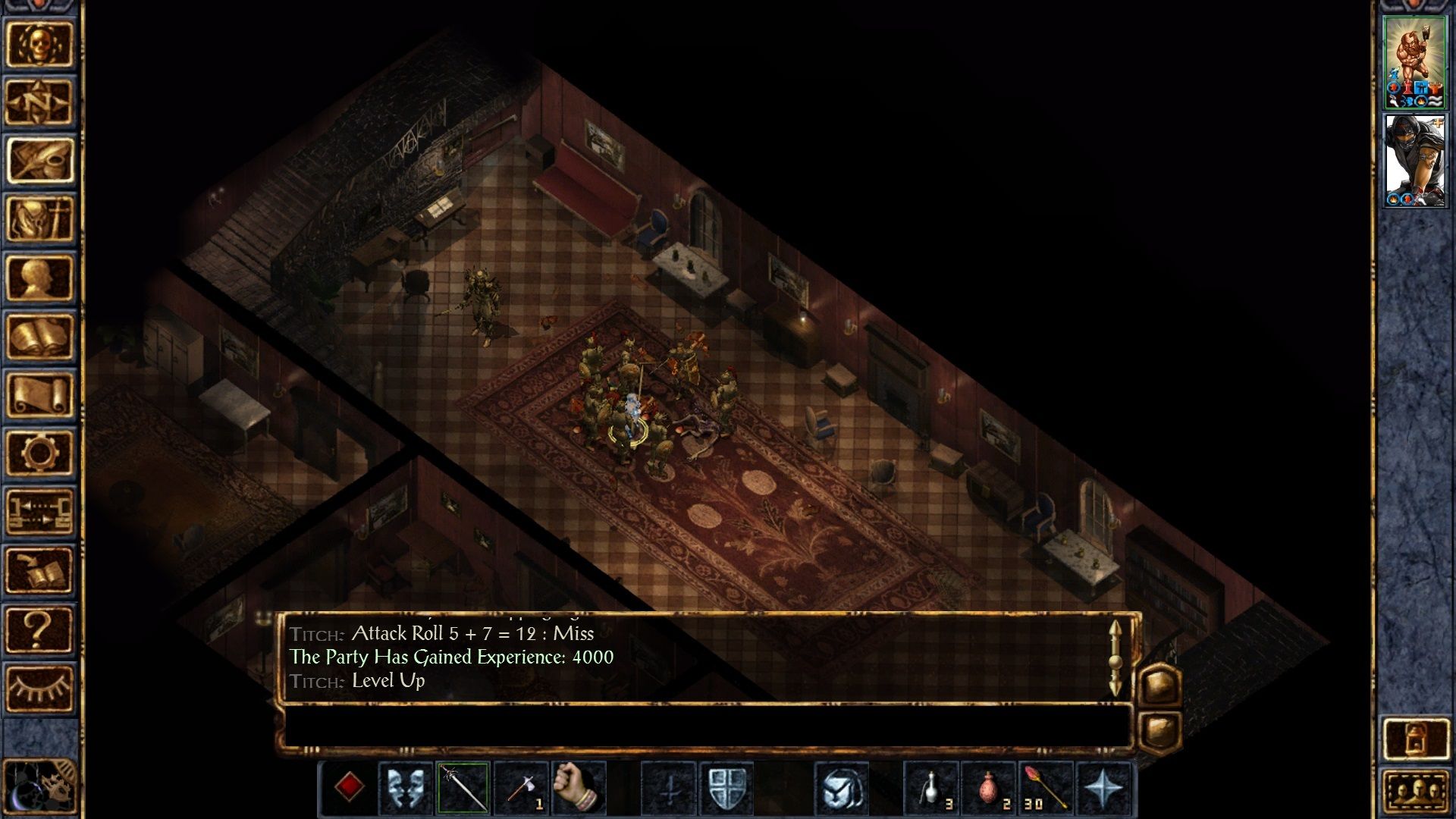Open special abilities star button
1456x819 pixels.
pos(1103,789)
